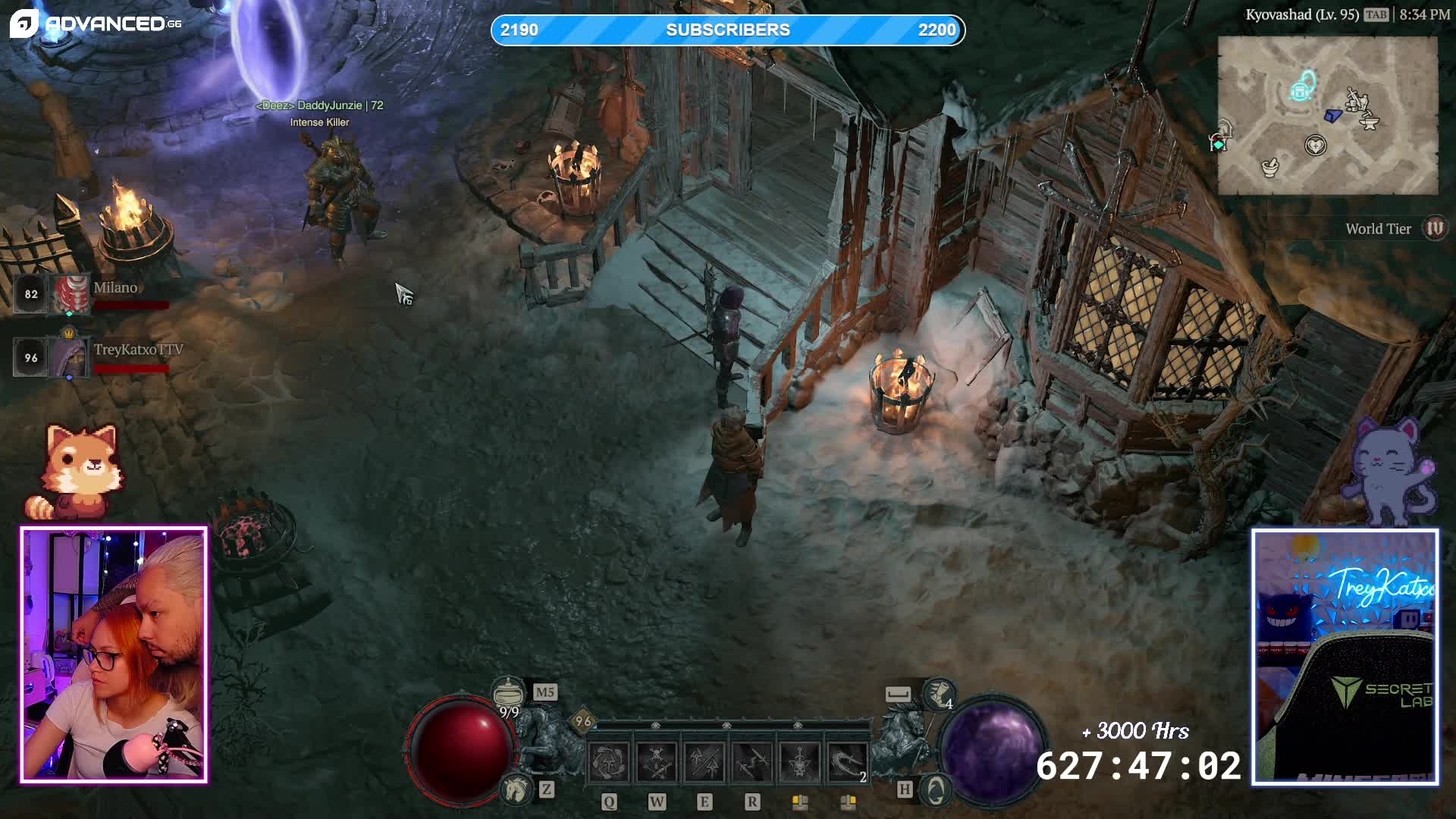
Task: Trigger the twin arrows skill slot
Action: (704, 762)
